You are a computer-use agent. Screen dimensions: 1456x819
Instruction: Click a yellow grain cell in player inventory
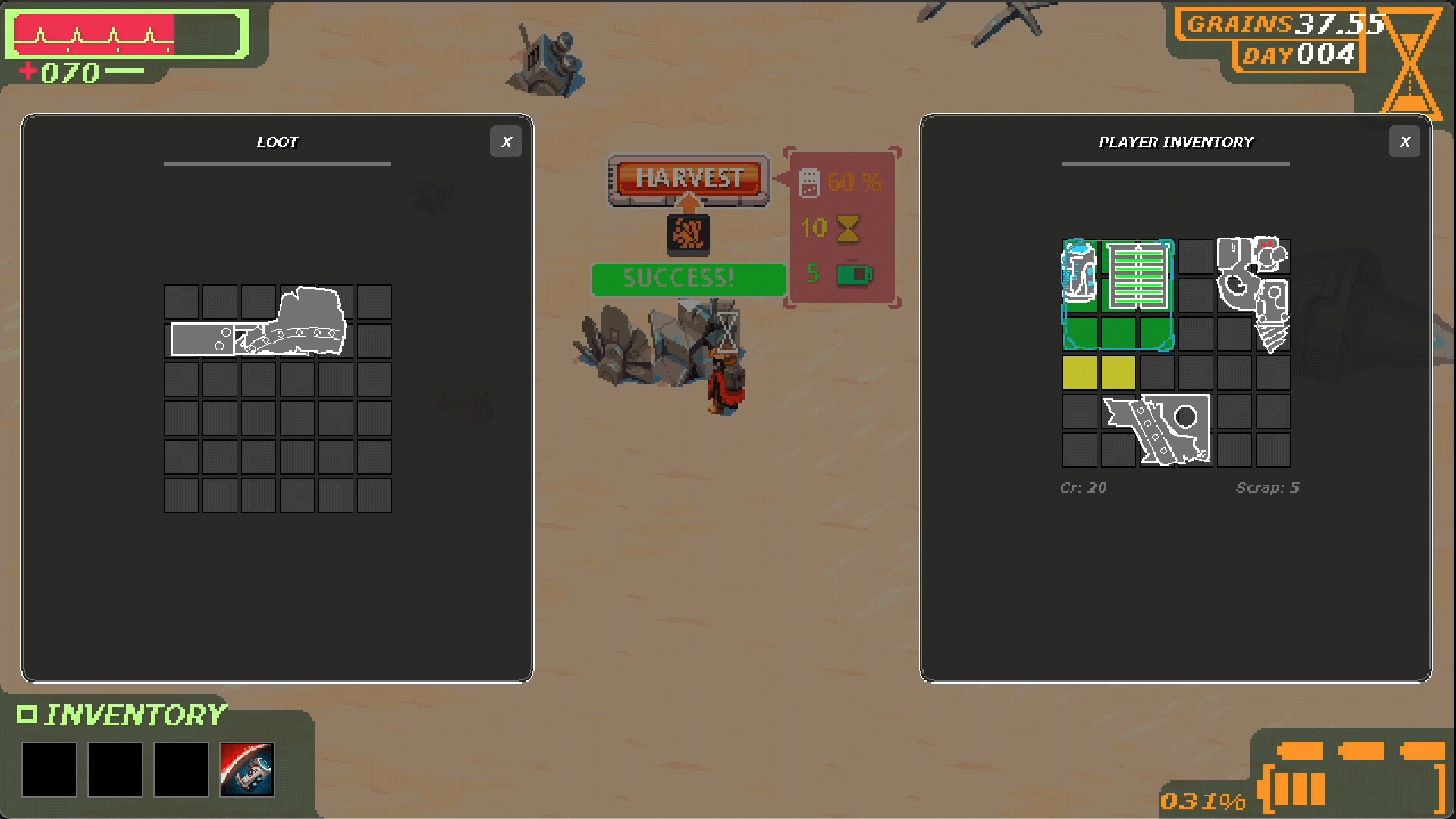coord(1080,373)
